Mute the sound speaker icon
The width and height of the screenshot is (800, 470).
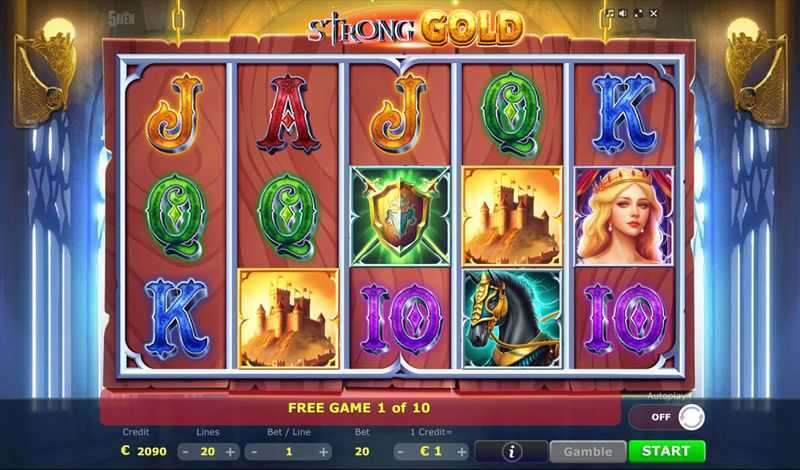click(x=623, y=14)
